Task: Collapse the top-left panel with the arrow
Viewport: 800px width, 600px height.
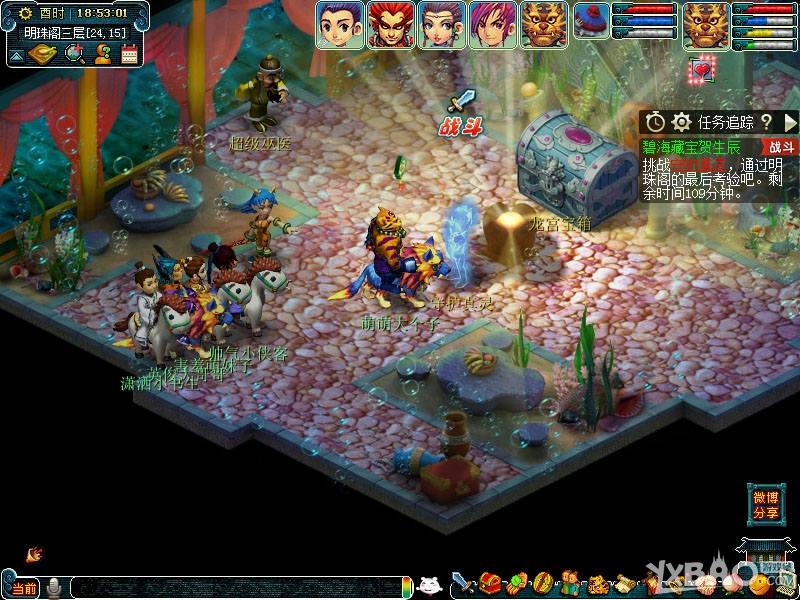Action: (x=15, y=55)
